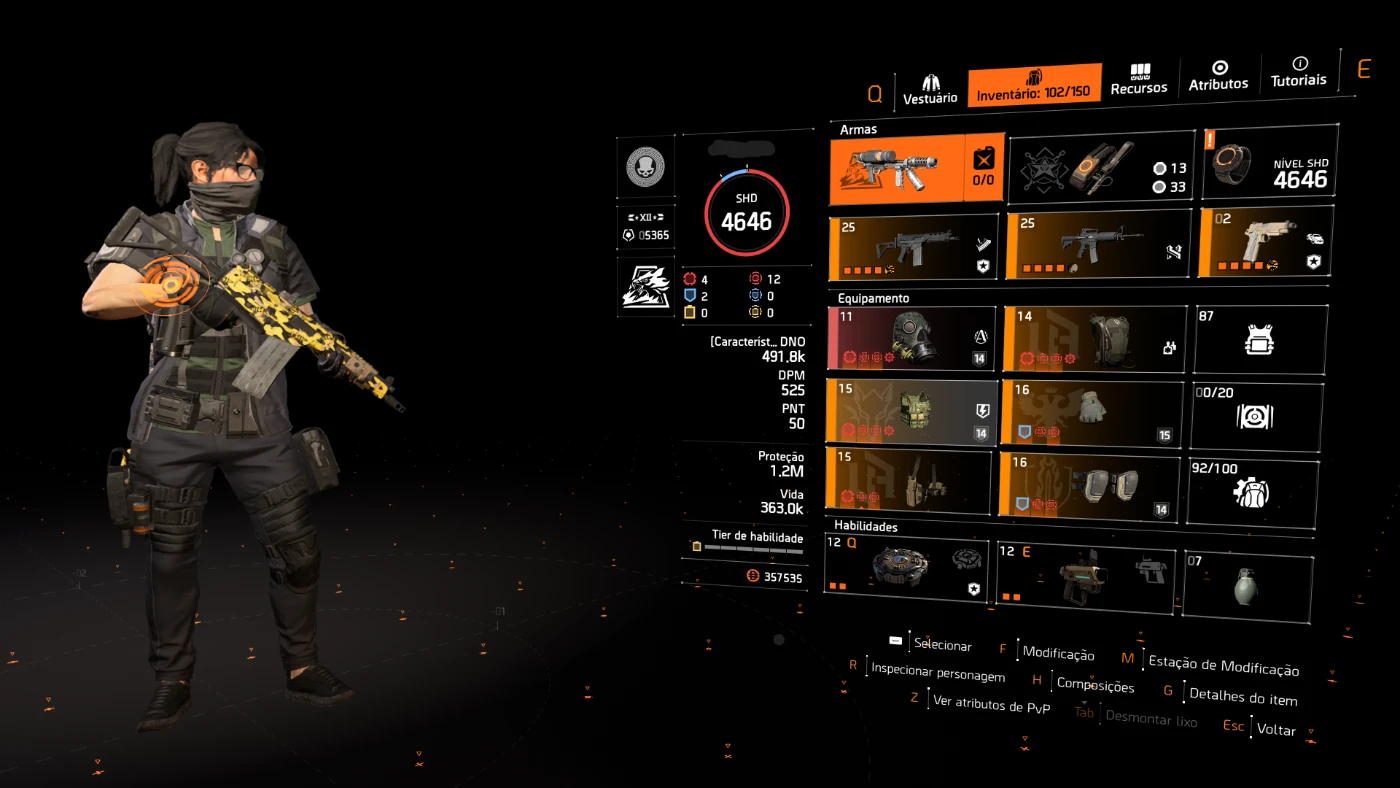Choose the pistol sidearm slot
The height and width of the screenshot is (788, 1400).
tap(1264, 243)
